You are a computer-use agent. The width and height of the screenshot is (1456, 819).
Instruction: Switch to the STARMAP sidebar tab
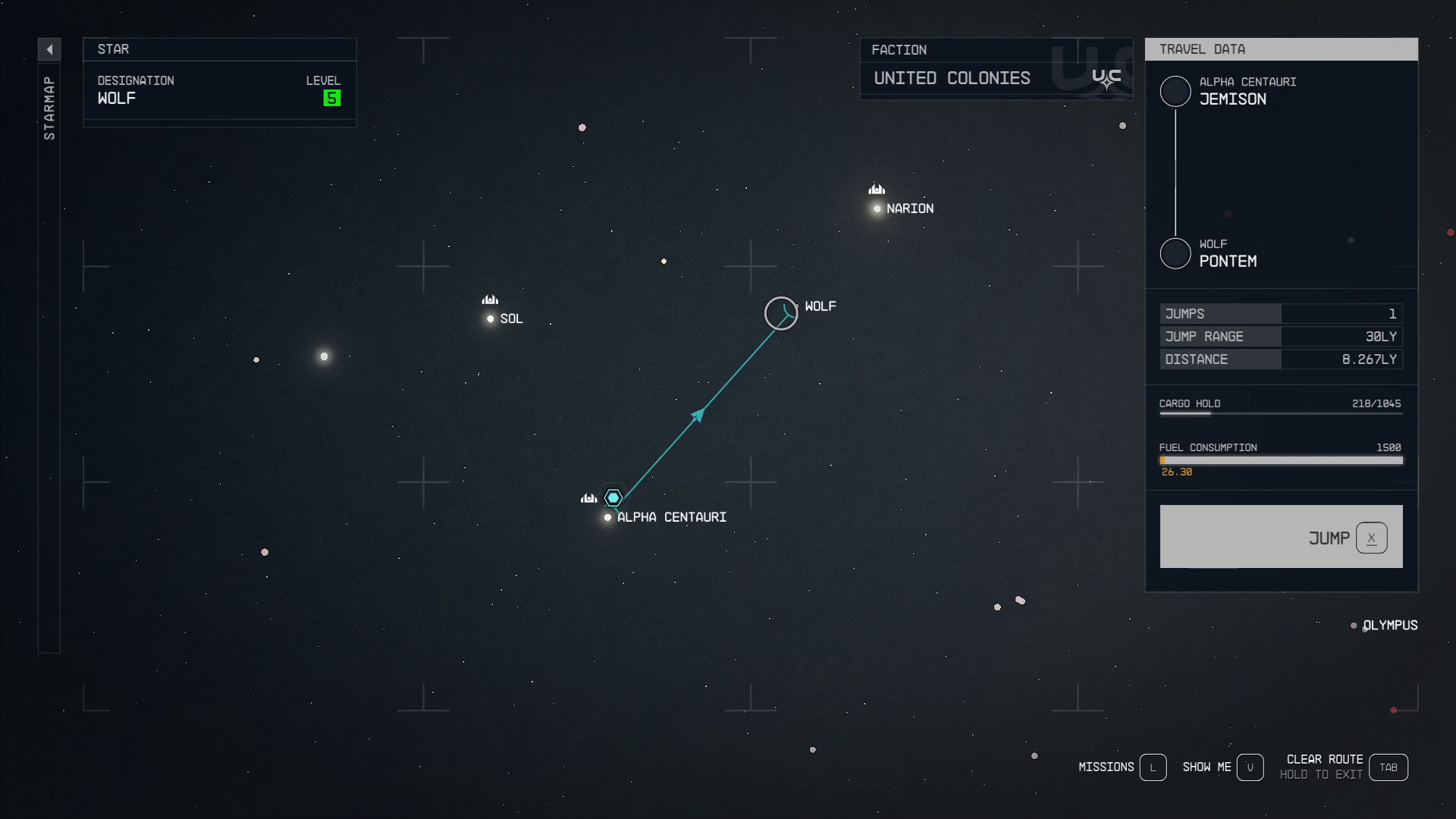pos(49,106)
